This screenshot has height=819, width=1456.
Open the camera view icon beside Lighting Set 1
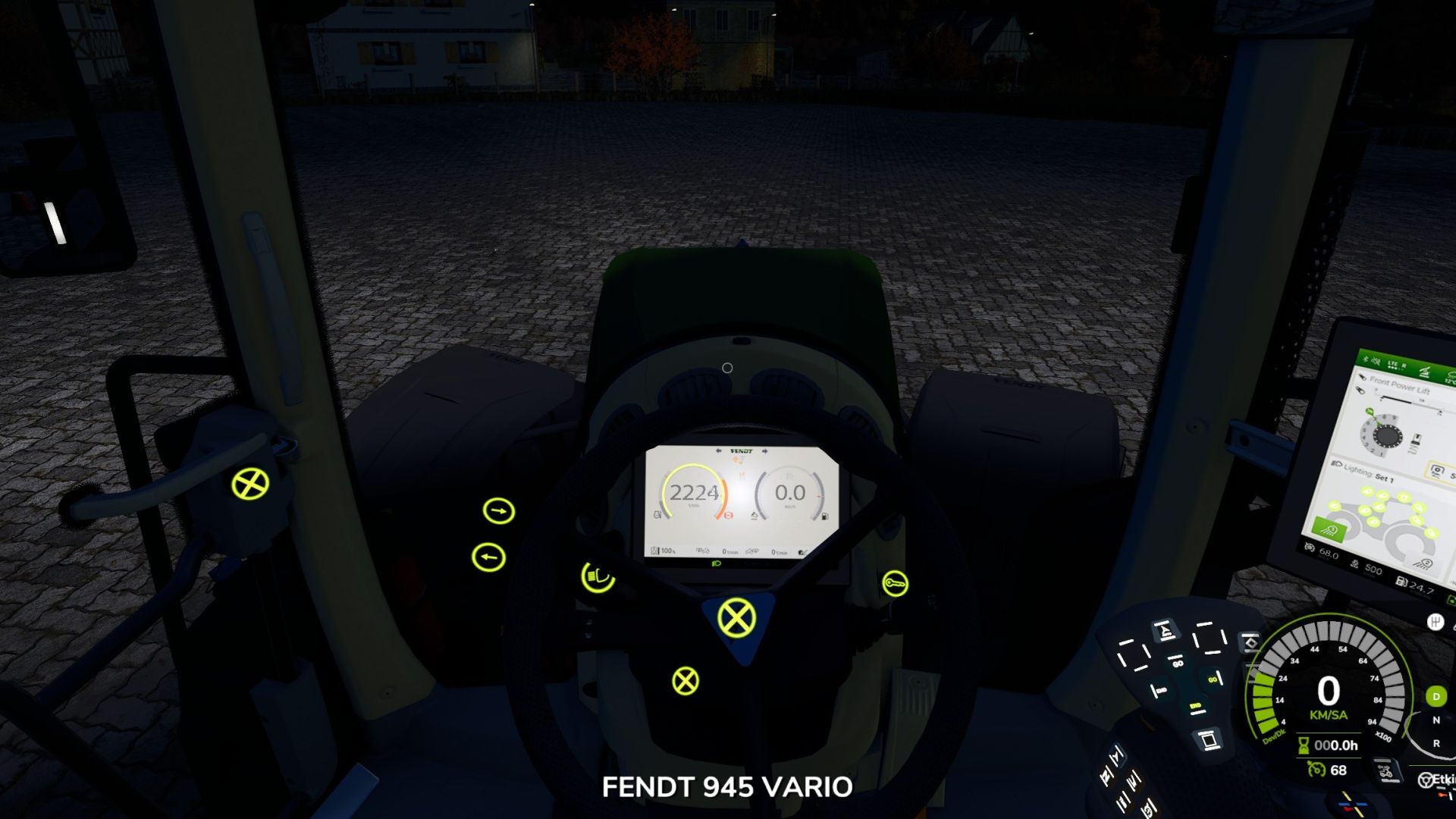point(1437,470)
